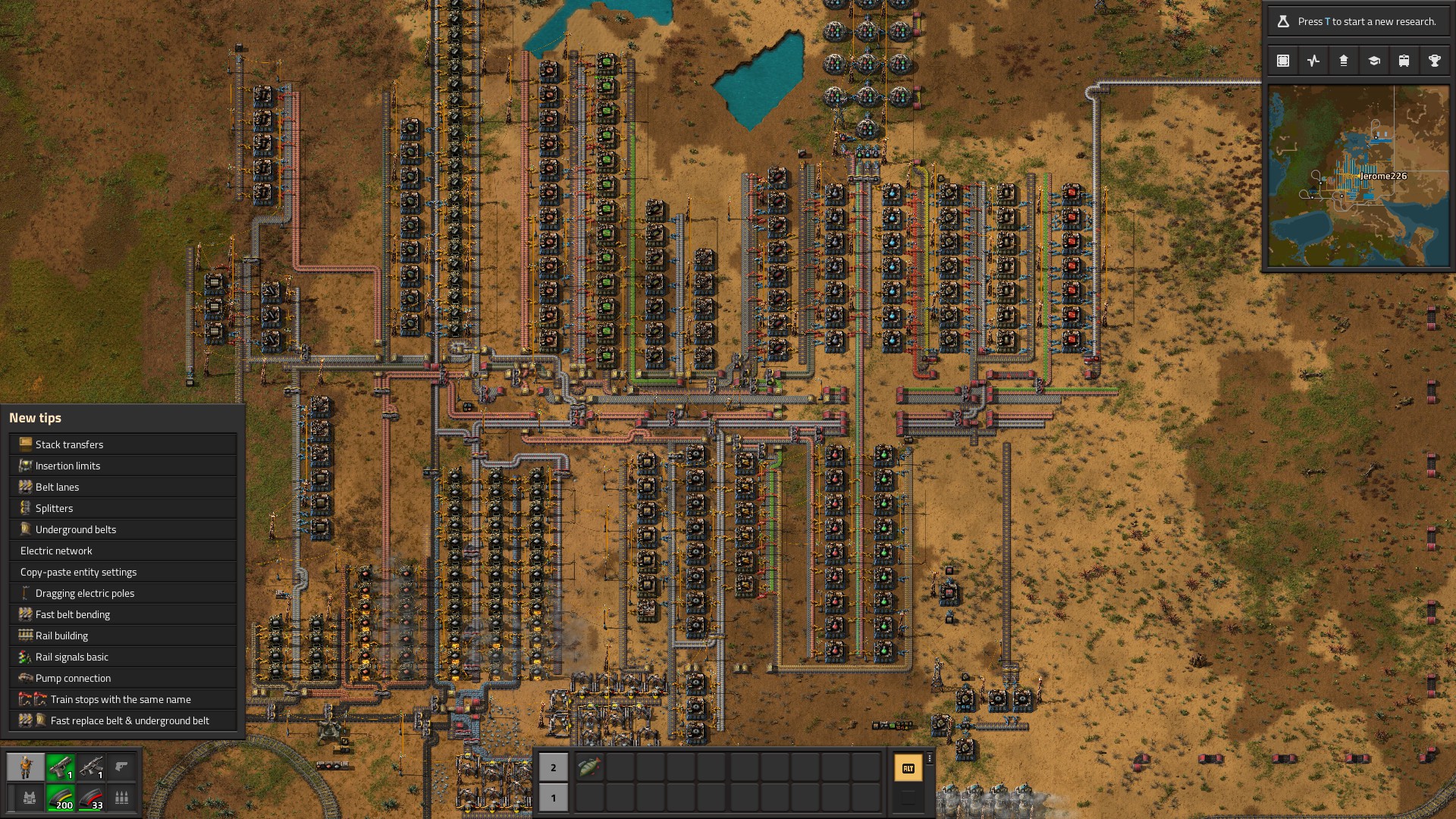View the achievements list
This screenshot has height=819, width=1456.
[x=1433, y=60]
